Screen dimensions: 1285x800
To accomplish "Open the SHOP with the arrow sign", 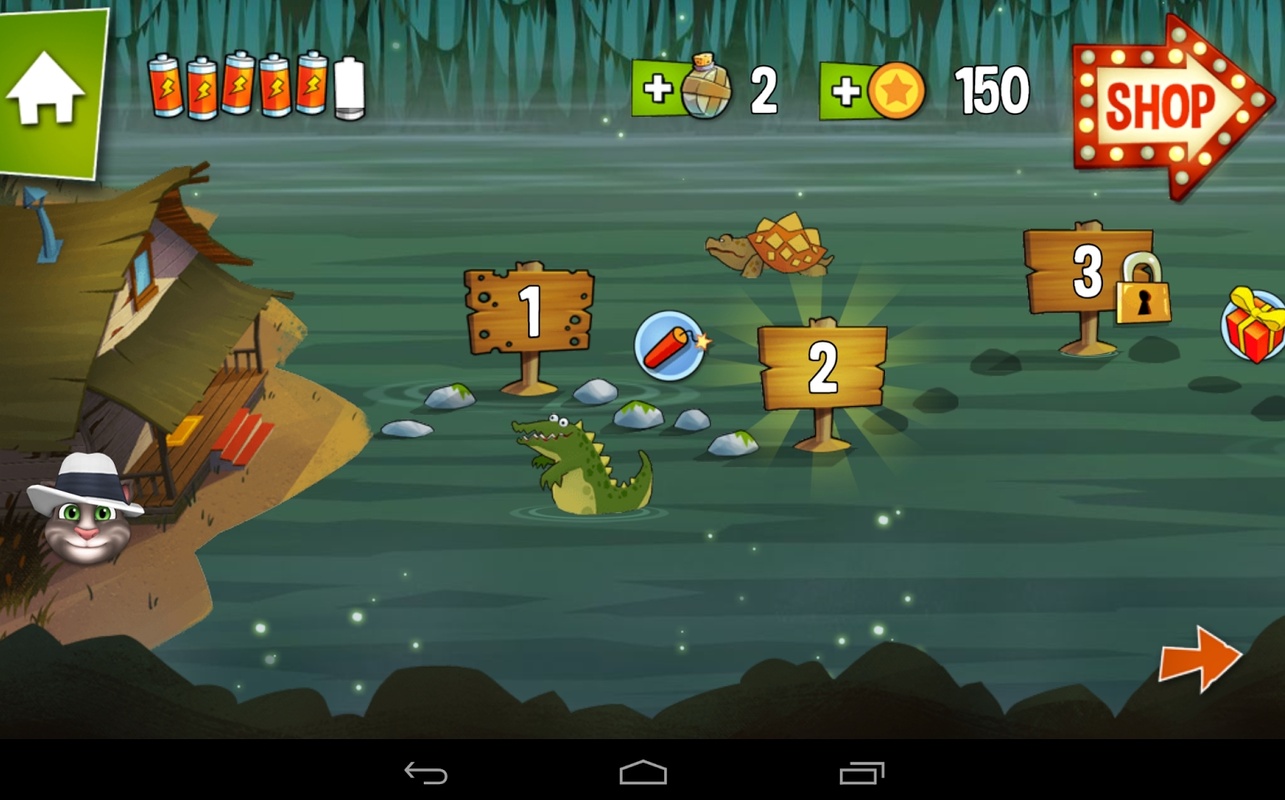I will [x=1168, y=105].
